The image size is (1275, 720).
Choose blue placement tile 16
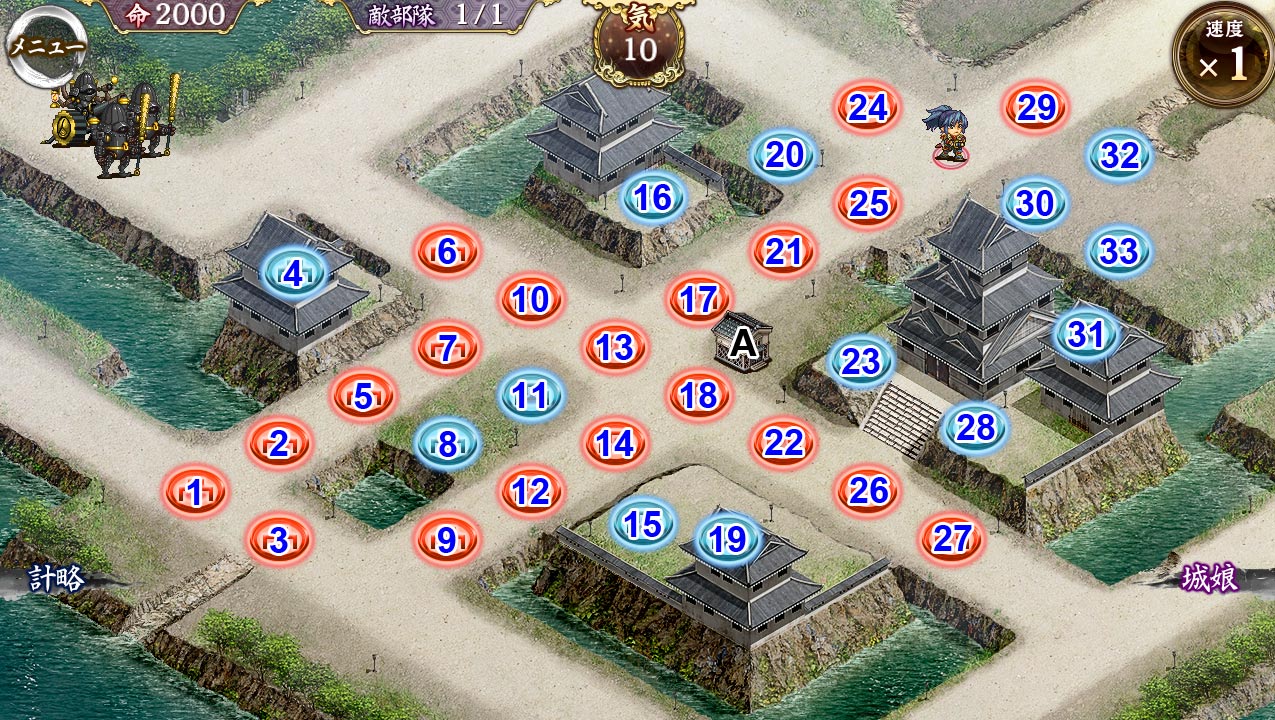pos(653,197)
